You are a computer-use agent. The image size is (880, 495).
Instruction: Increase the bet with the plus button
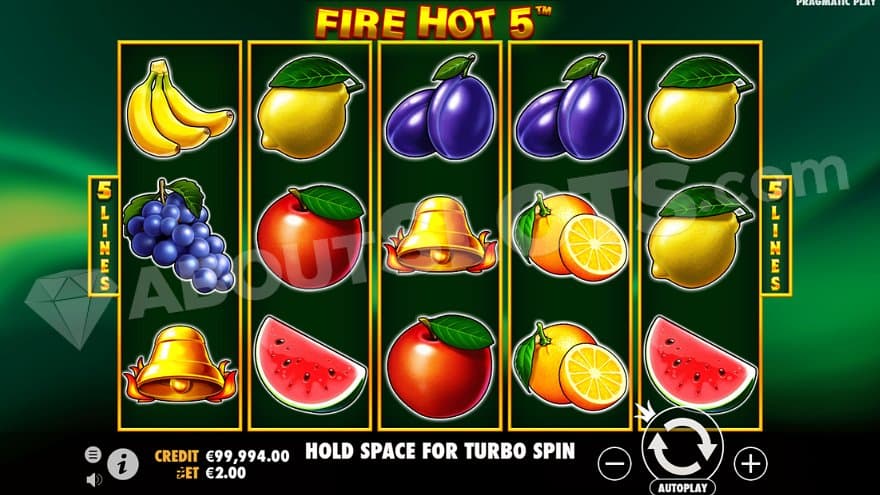[750, 462]
